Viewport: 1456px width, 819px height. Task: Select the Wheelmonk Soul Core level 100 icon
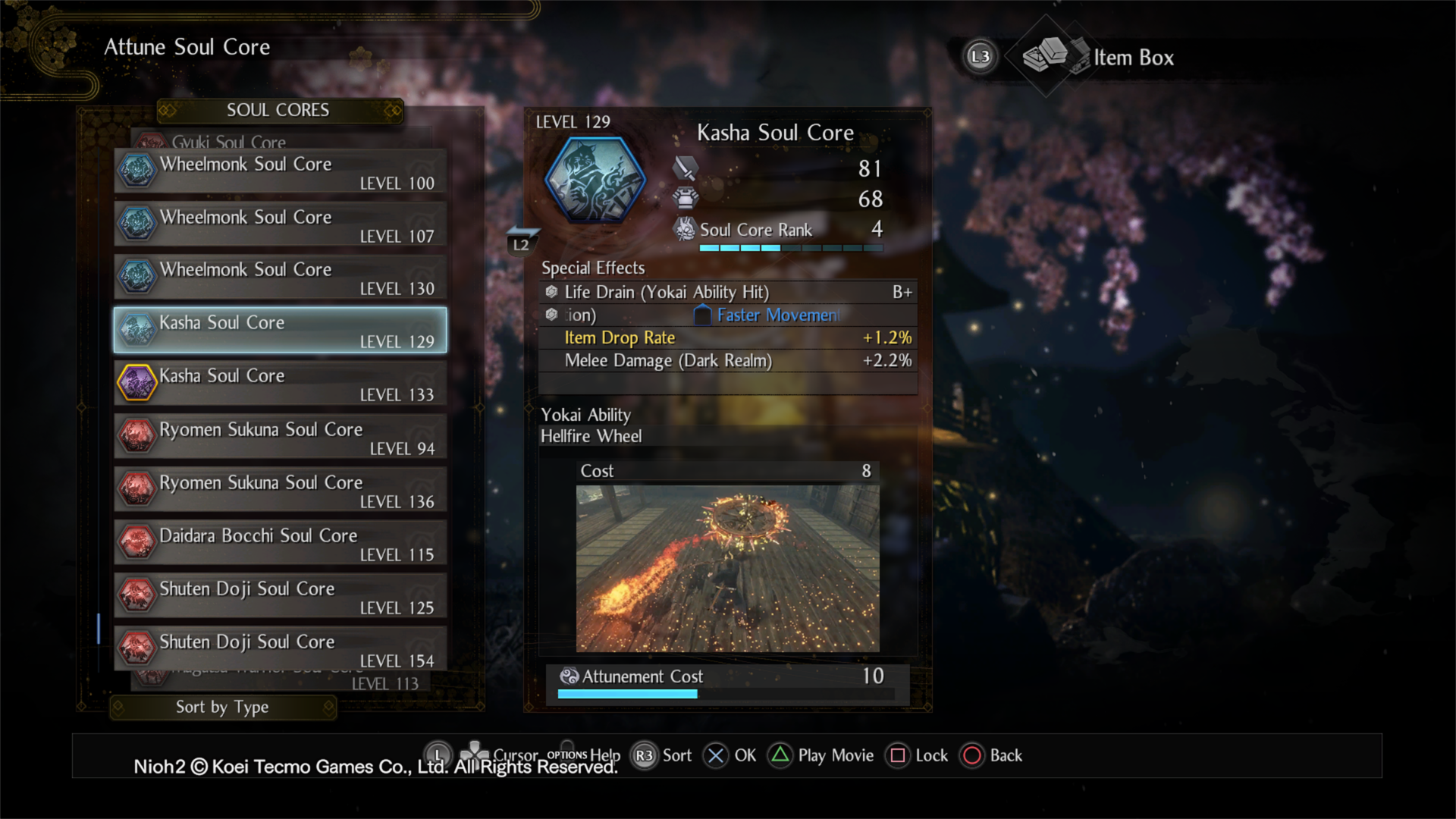click(x=136, y=171)
